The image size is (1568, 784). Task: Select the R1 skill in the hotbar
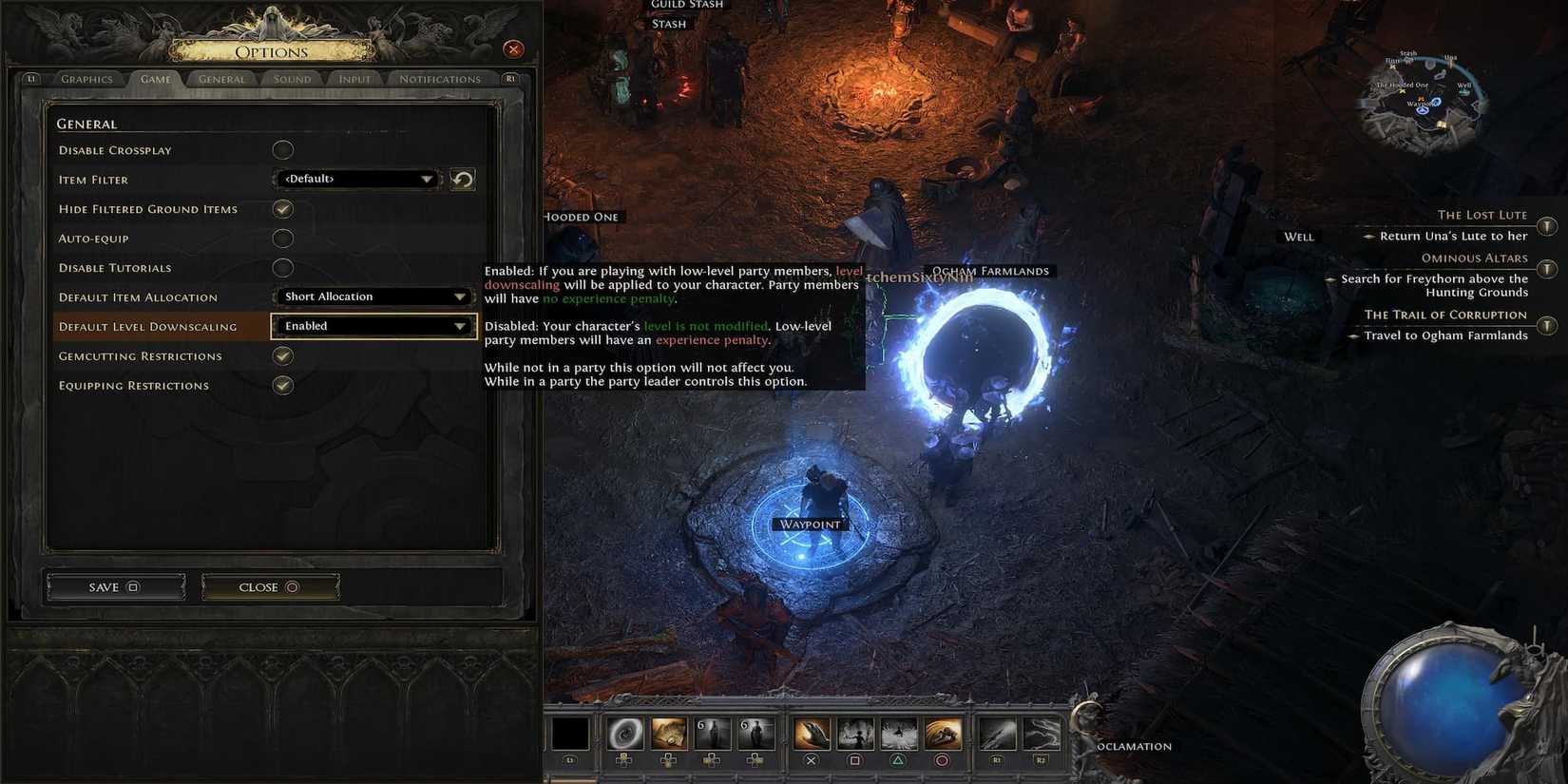click(x=995, y=732)
